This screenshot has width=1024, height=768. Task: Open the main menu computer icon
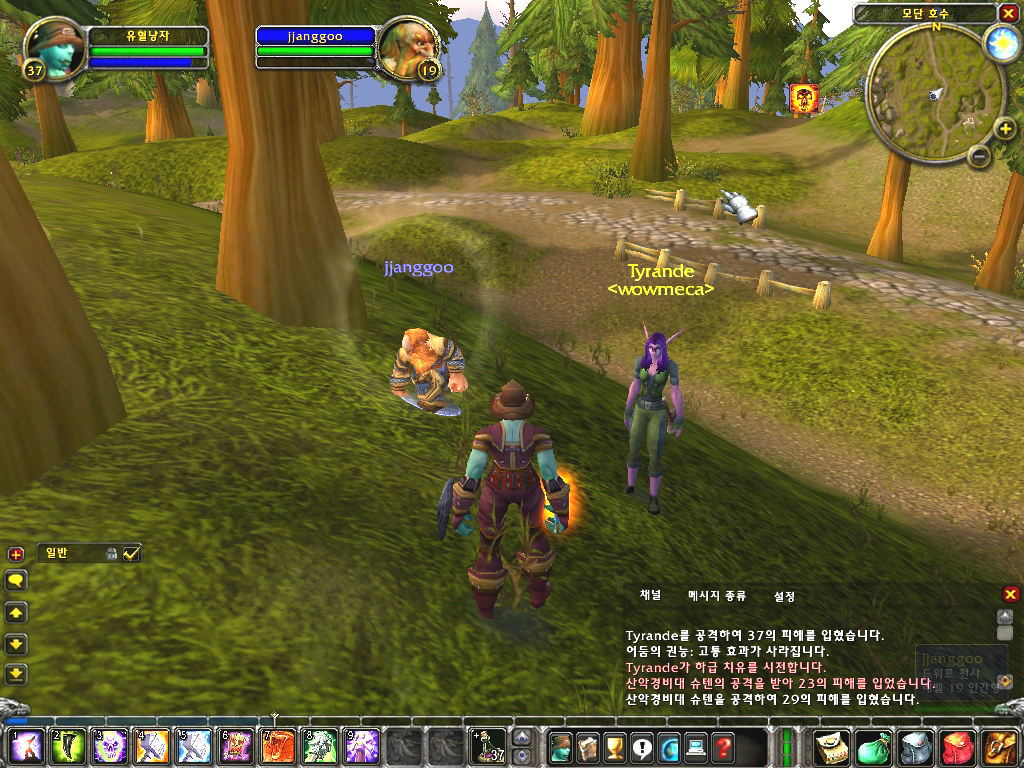[x=696, y=747]
